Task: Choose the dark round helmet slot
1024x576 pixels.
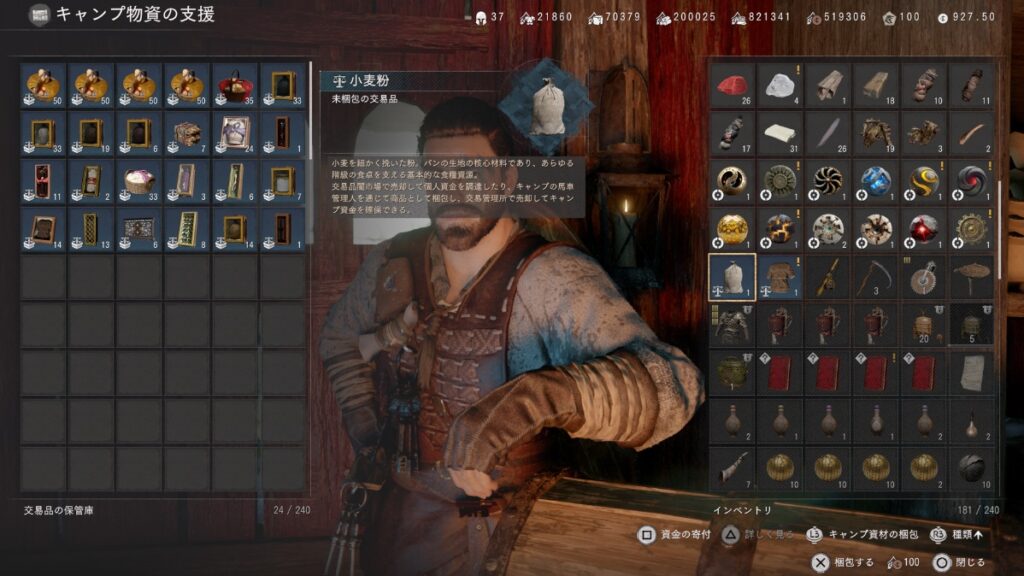Action: coord(972,467)
